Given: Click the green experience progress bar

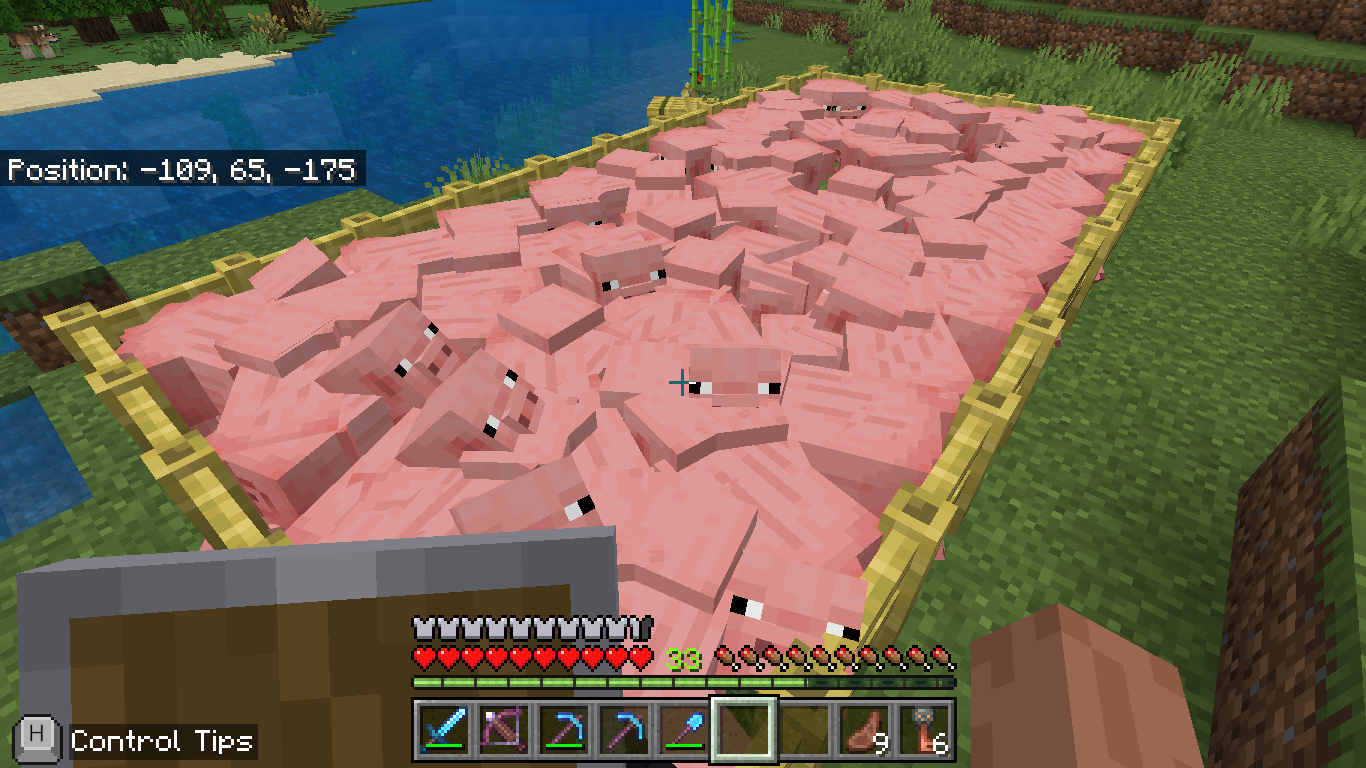Looking at the screenshot, I should point(600,681).
